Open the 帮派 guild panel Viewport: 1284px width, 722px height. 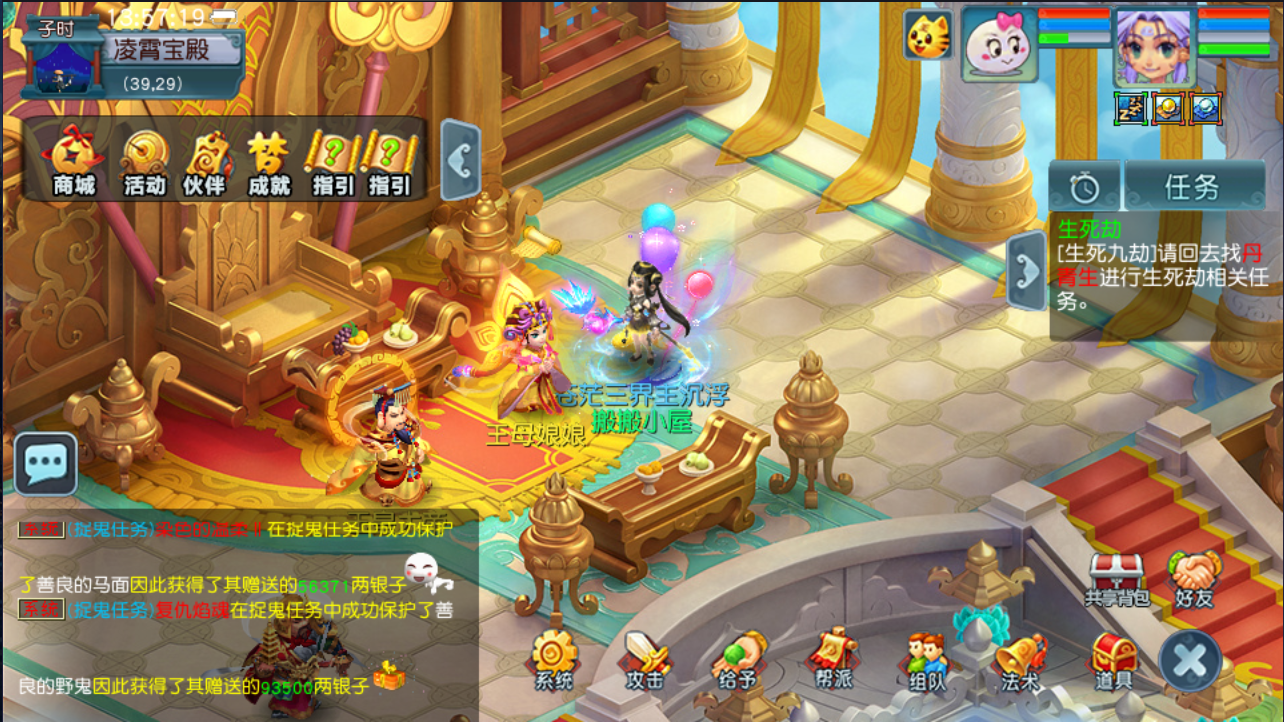(x=832, y=660)
